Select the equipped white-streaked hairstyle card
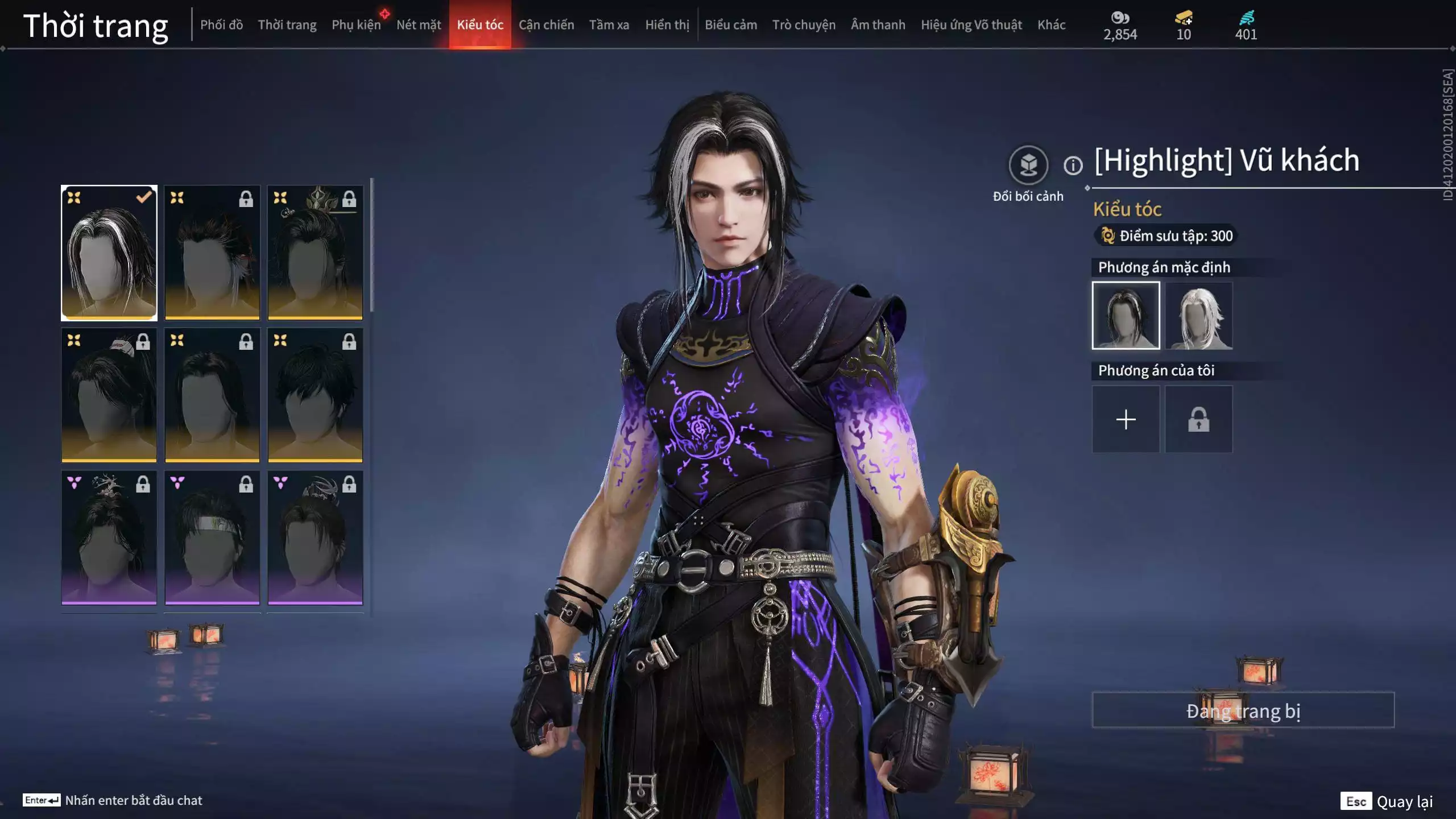Image resolution: width=1456 pixels, height=819 pixels. [x=109, y=253]
